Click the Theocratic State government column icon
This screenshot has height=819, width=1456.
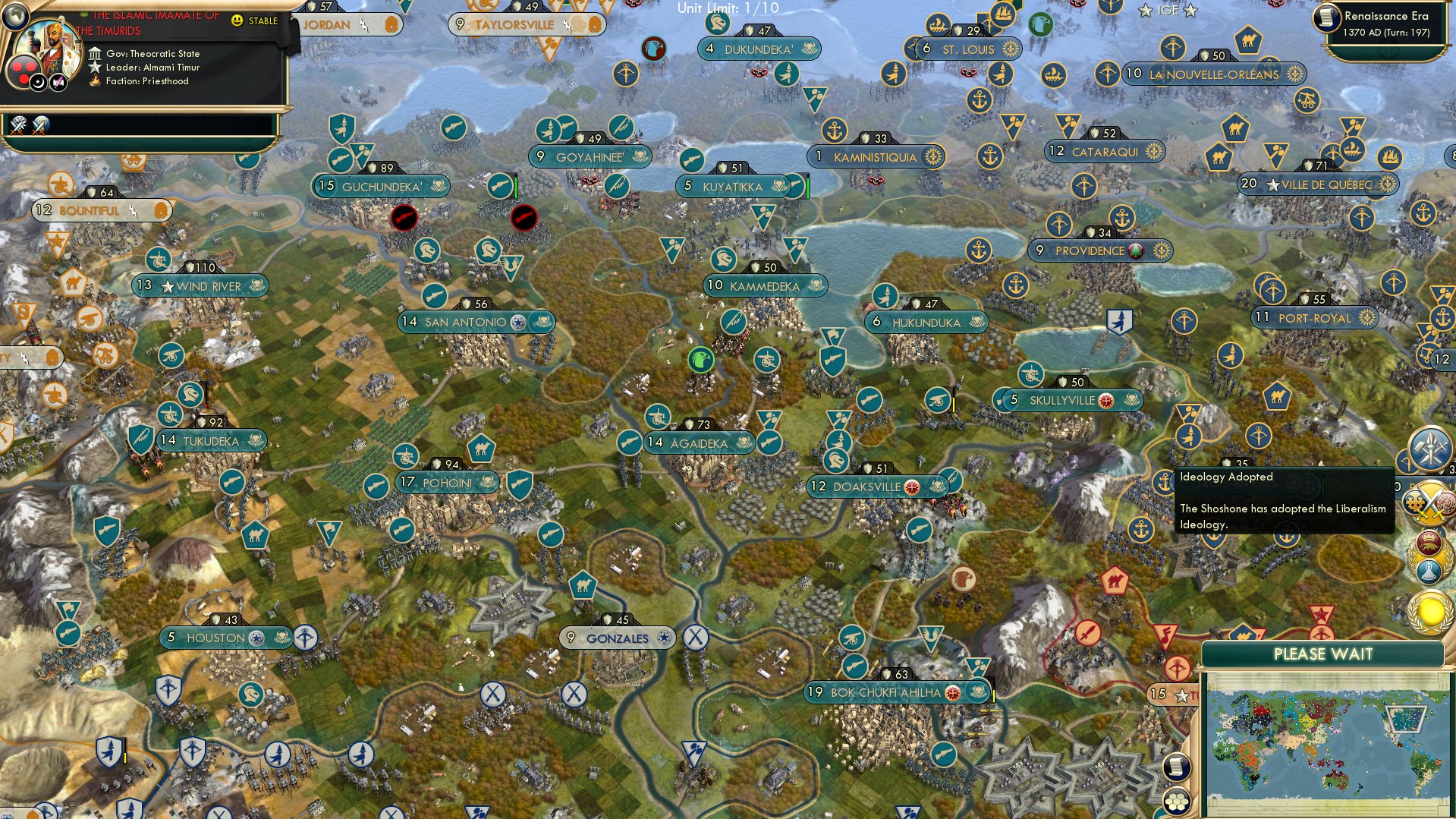[95, 54]
